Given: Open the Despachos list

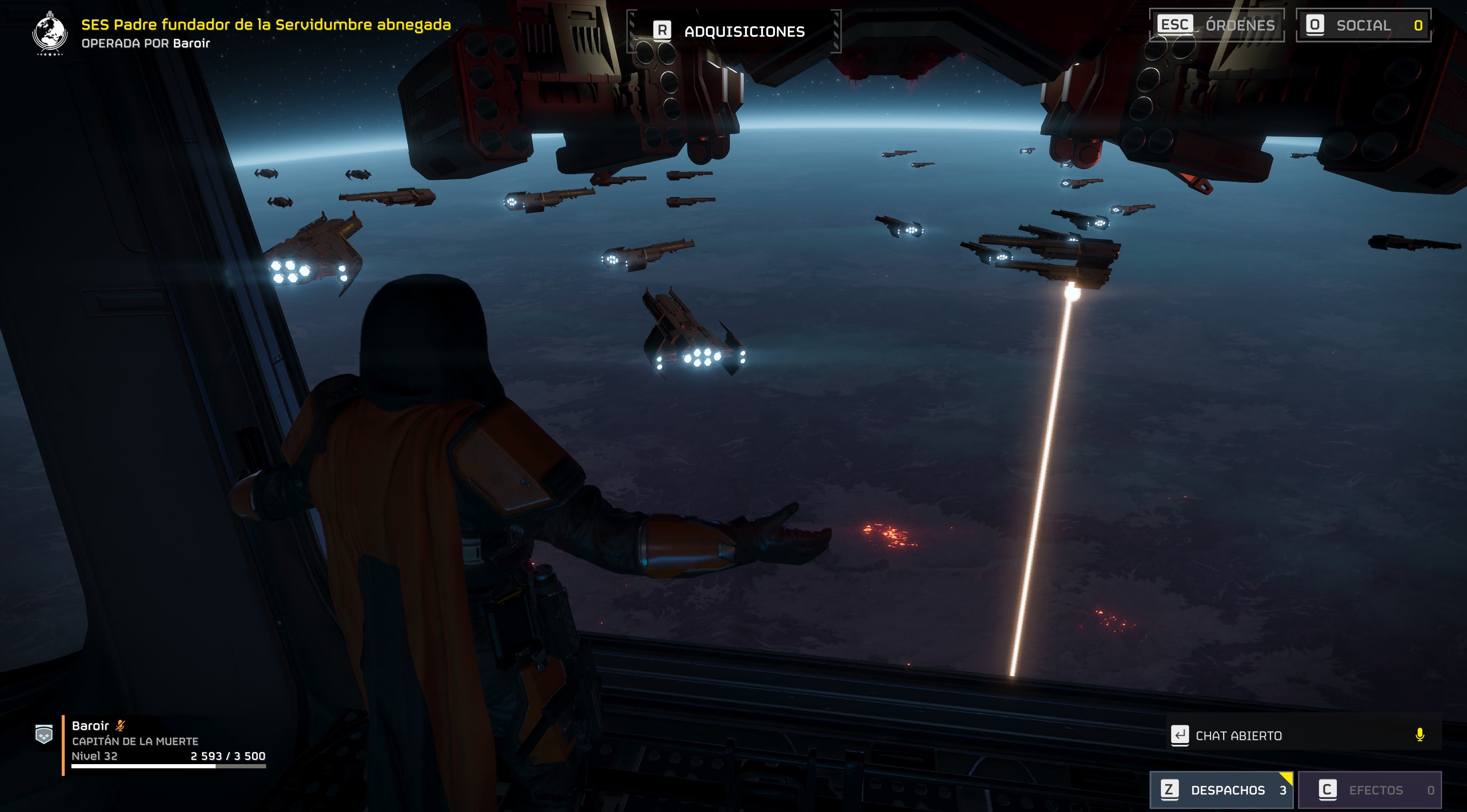Looking at the screenshot, I should pos(1221,790).
